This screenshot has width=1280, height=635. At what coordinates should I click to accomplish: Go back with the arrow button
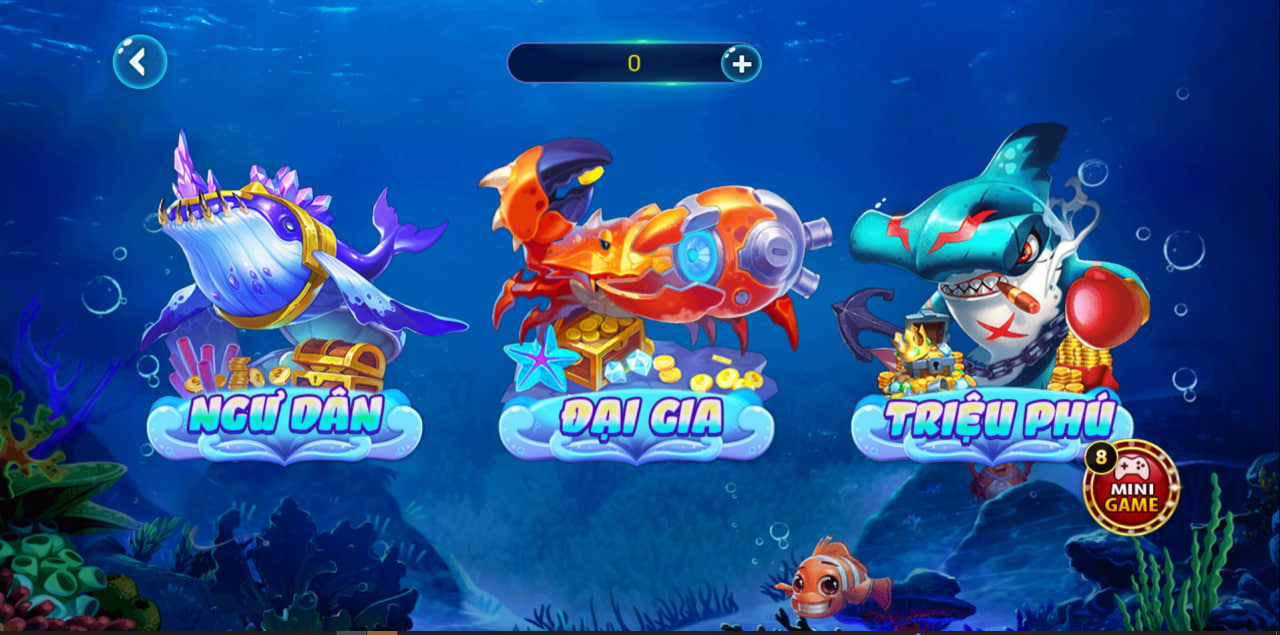pyautogui.click(x=139, y=62)
